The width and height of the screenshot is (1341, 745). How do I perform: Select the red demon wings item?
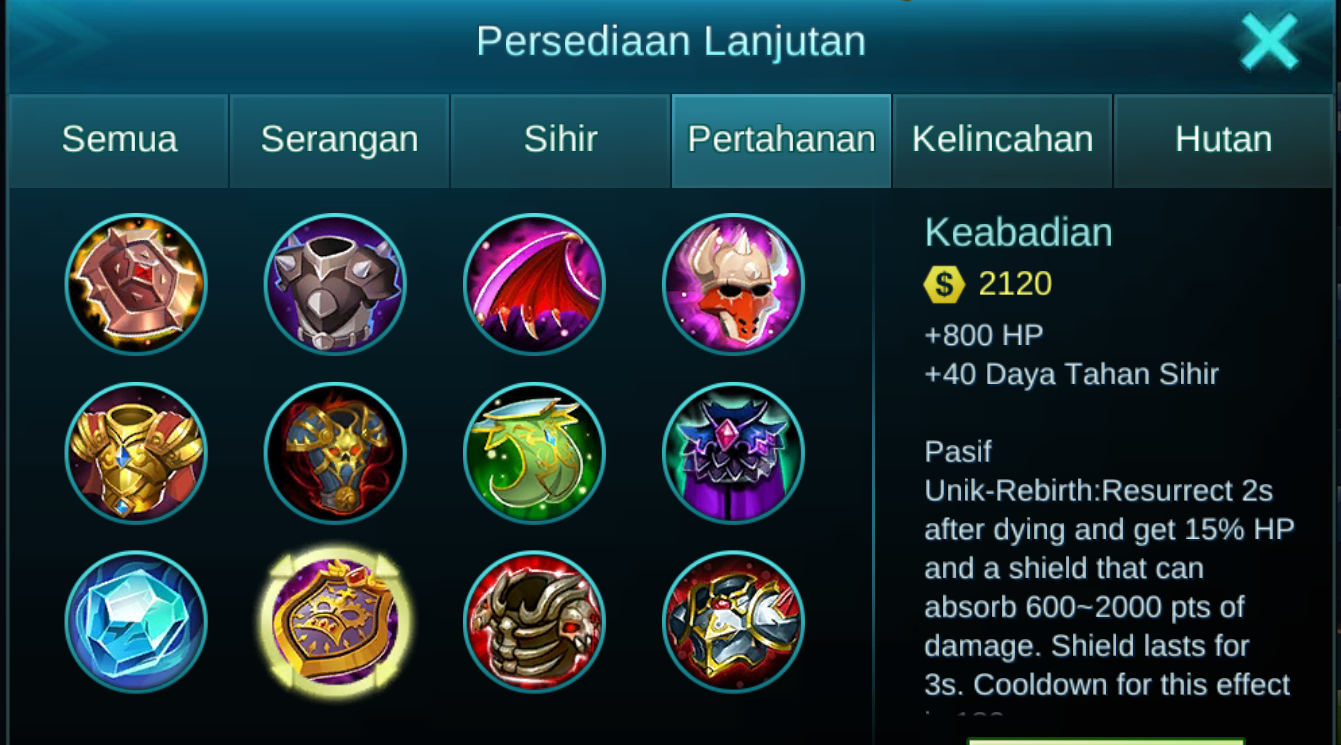click(534, 285)
